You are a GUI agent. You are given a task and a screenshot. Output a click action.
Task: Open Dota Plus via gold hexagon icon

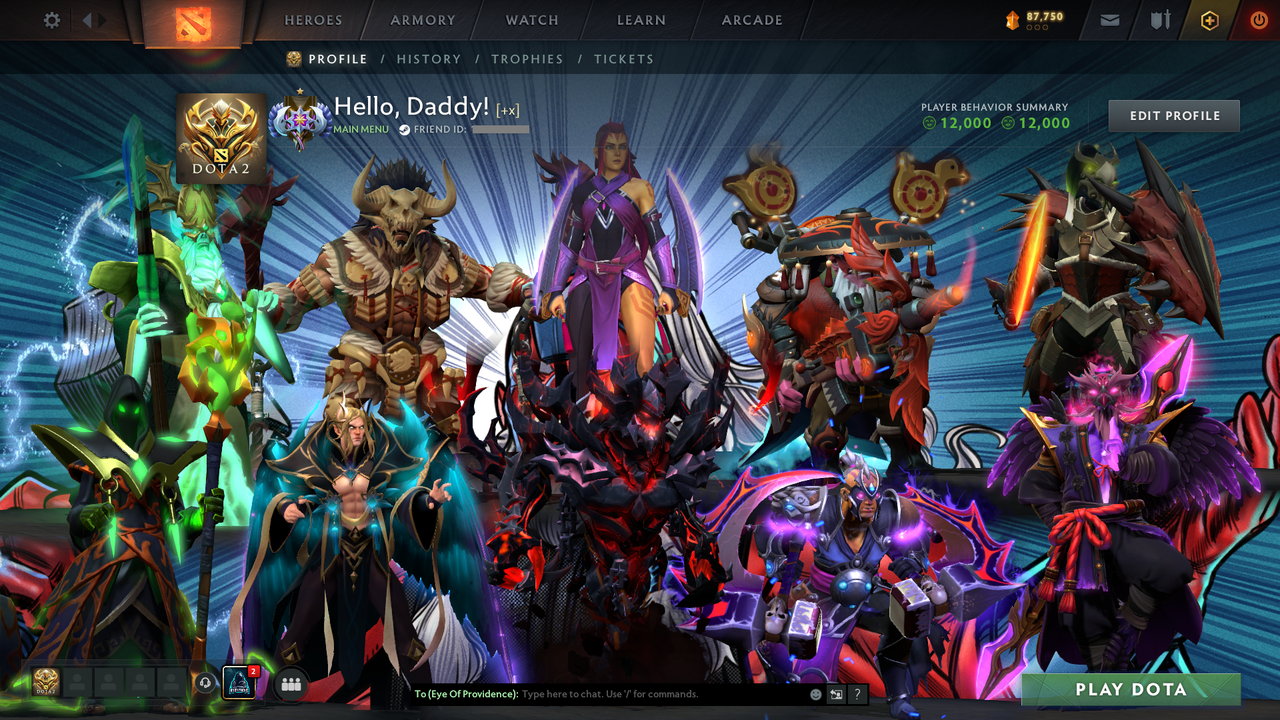[x=1210, y=19]
